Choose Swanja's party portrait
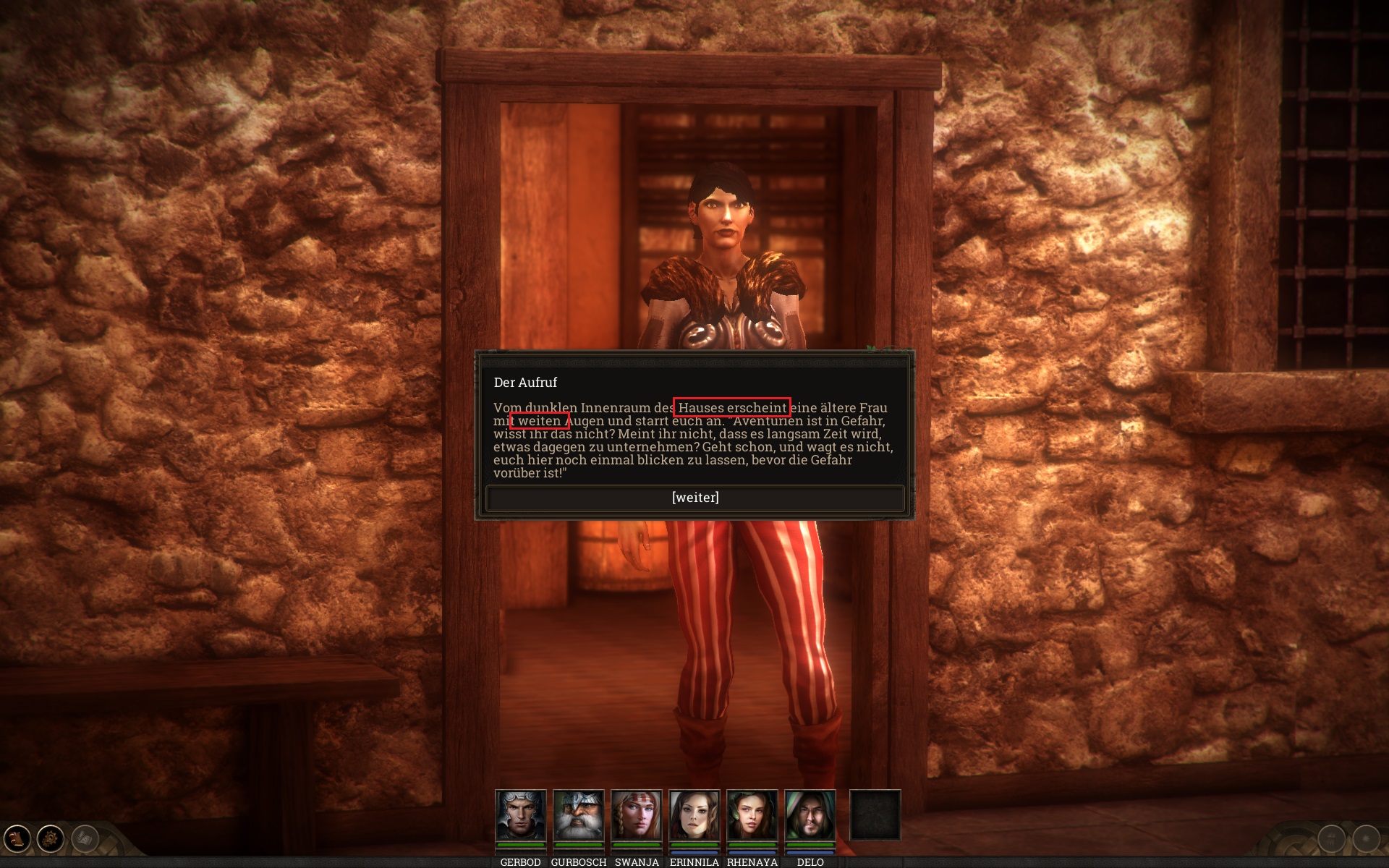1389x868 pixels. click(x=636, y=815)
